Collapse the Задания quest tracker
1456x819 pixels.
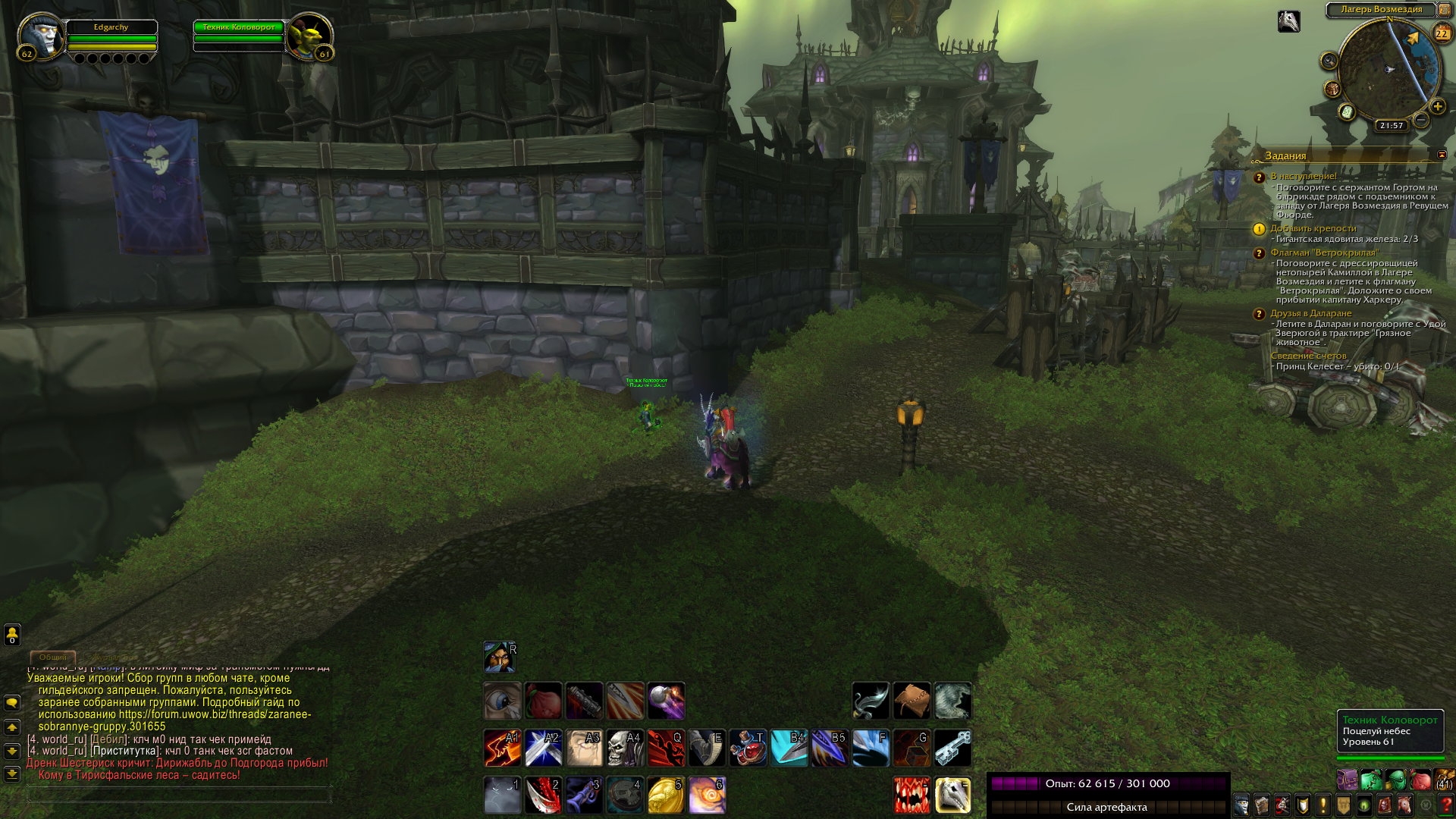pyautogui.click(x=1442, y=155)
